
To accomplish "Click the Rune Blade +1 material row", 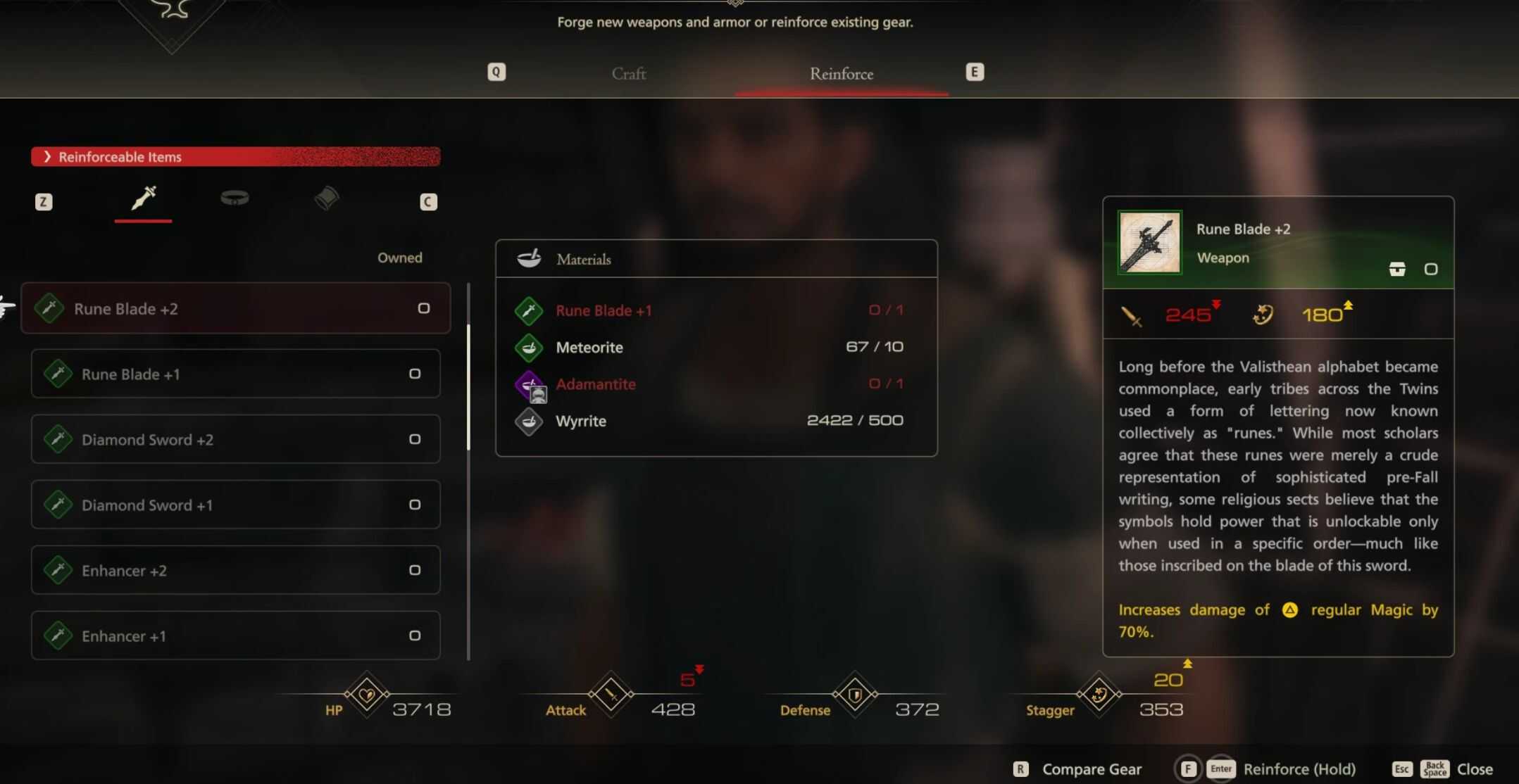I will tap(715, 310).
